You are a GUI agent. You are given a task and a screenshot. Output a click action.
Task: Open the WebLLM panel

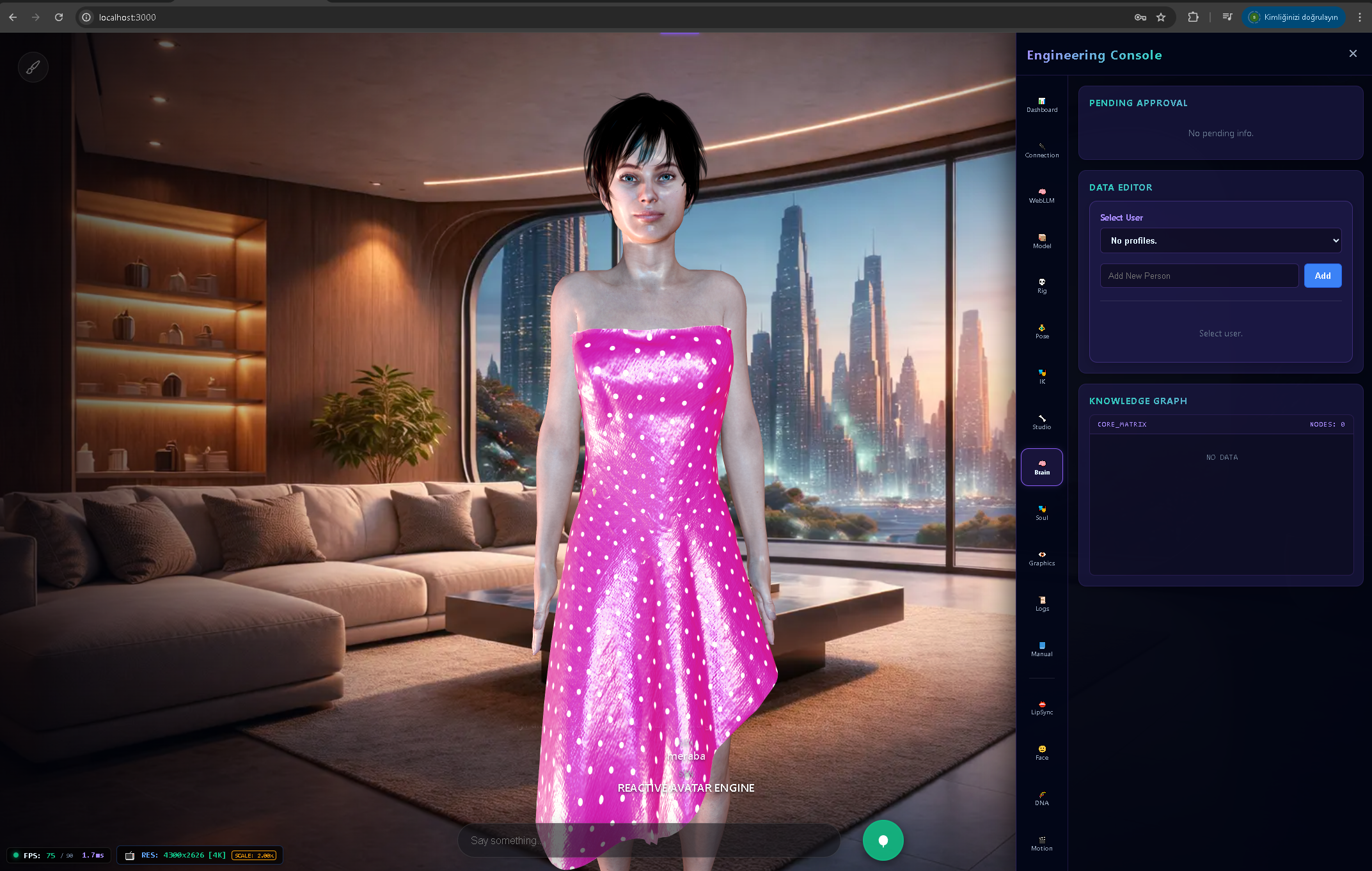1041,195
